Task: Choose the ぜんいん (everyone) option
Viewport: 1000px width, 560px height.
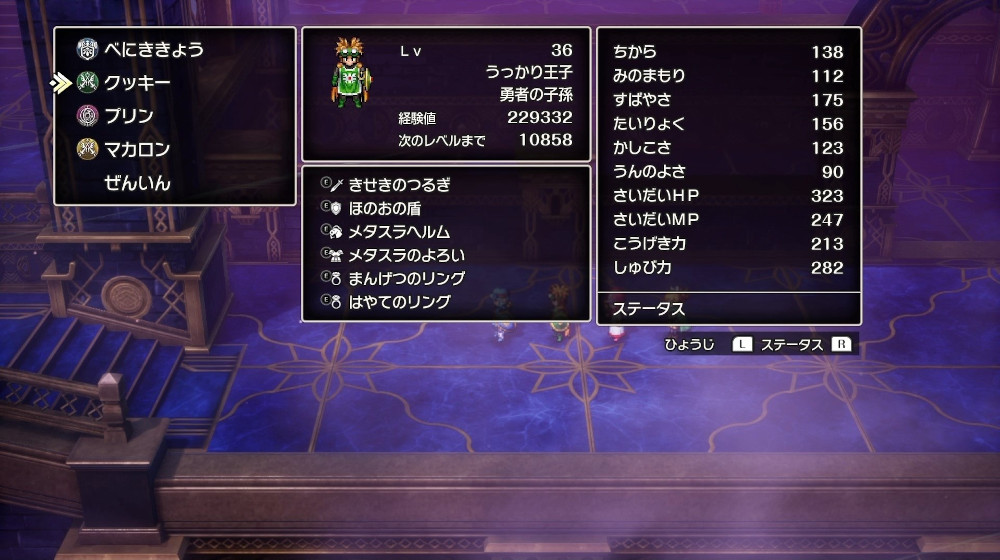Action: pos(137,183)
